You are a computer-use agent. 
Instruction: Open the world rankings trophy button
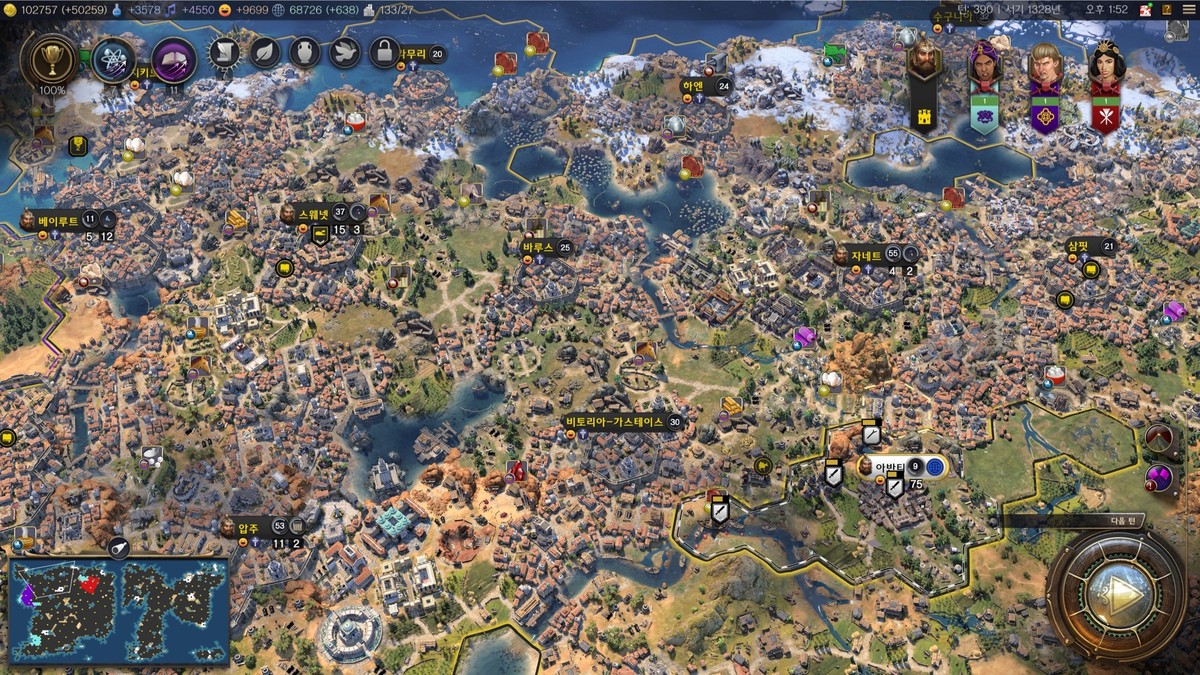48,61
